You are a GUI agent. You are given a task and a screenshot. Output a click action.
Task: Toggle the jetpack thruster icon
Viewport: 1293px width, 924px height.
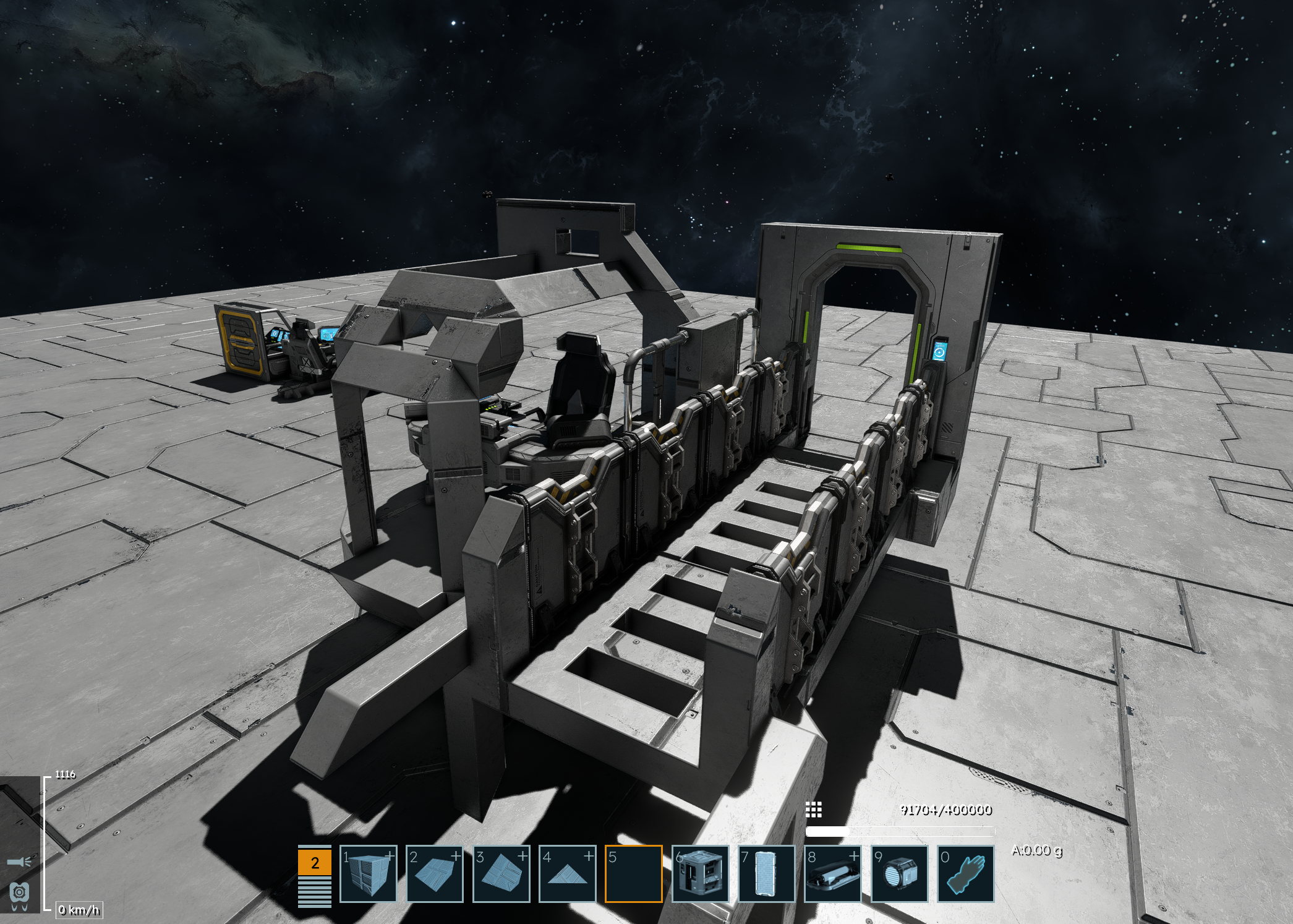coord(19,894)
